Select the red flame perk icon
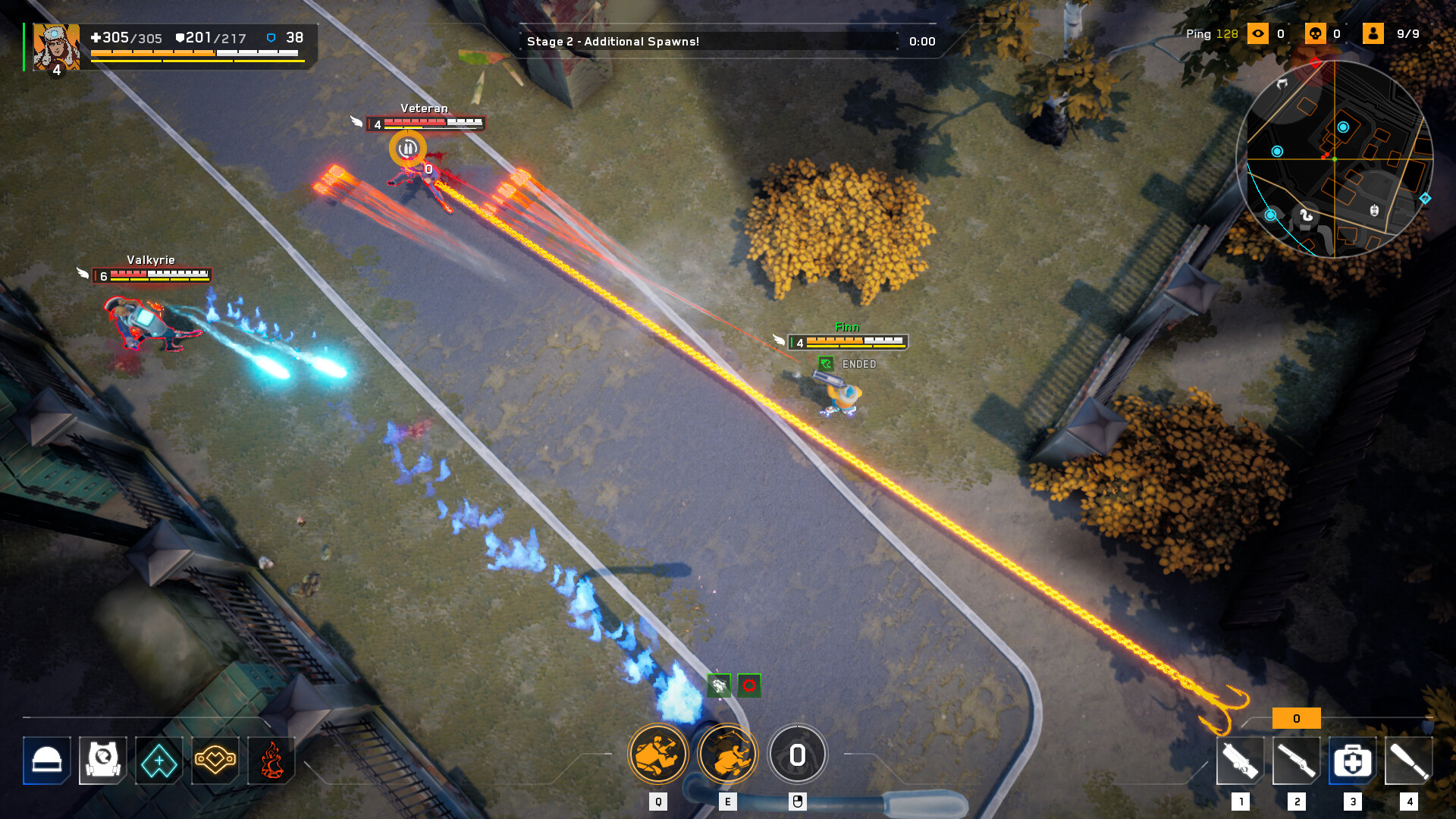1456x819 pixels. click(x=271, y=761)
